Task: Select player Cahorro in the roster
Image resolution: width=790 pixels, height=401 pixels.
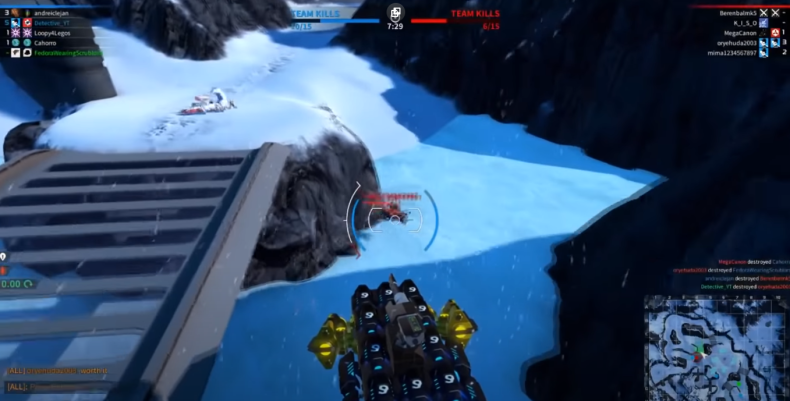Action: click(46, 42)
